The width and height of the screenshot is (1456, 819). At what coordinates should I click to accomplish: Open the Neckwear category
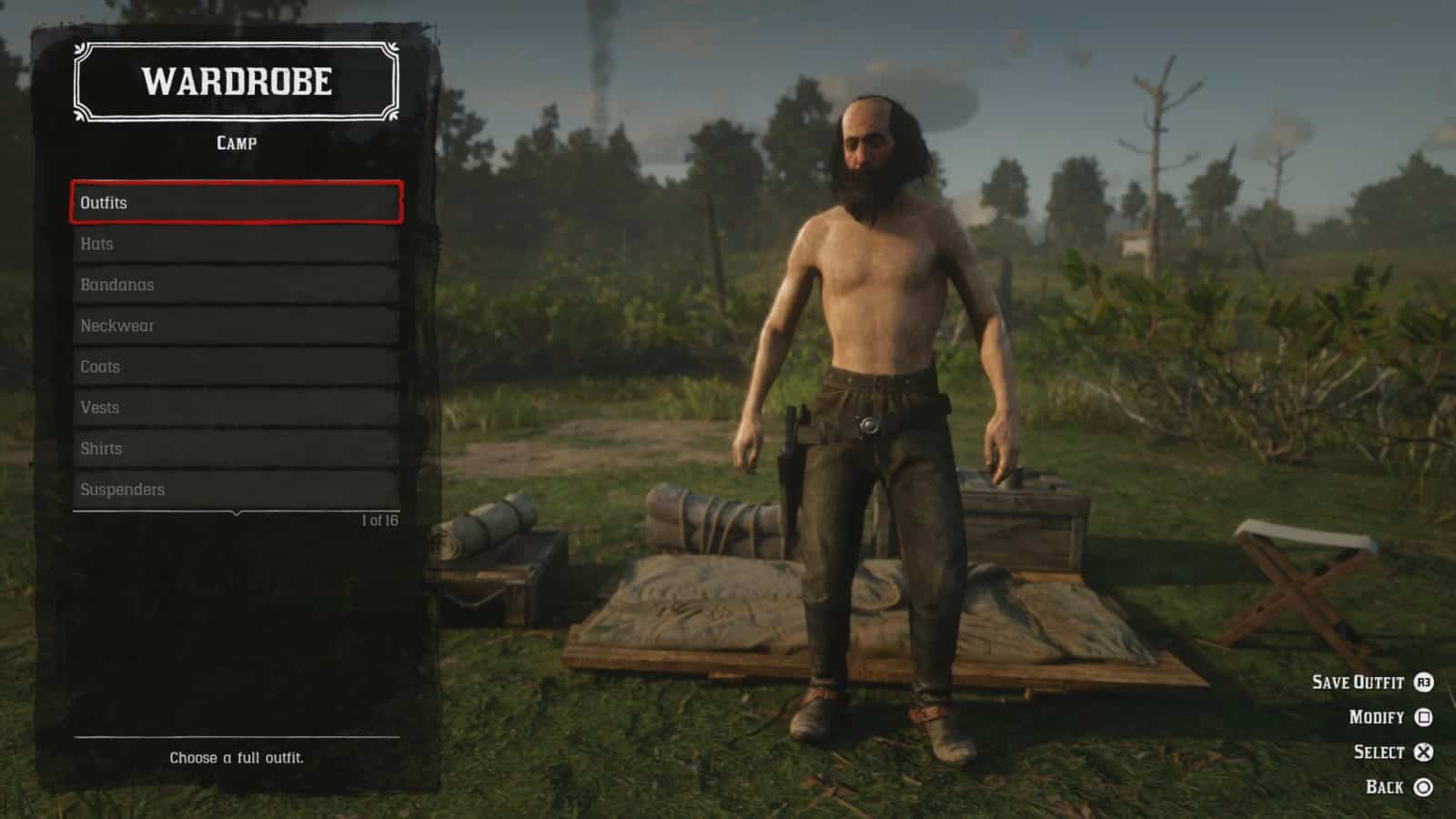pyautogui.click(x=235, y=325)
